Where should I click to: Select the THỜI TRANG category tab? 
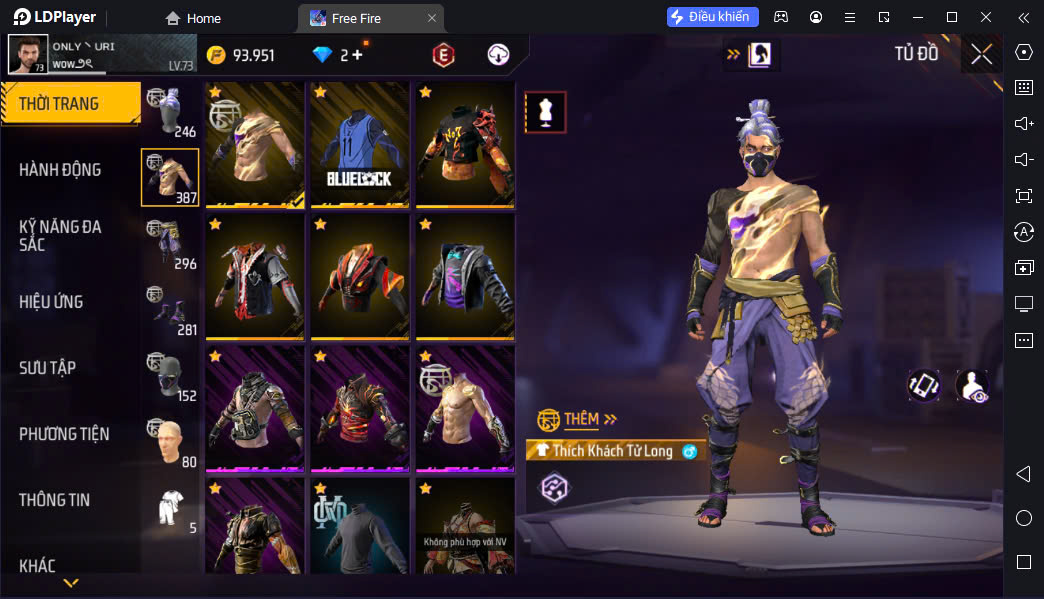pyautogui.click(x=70, y=104)
